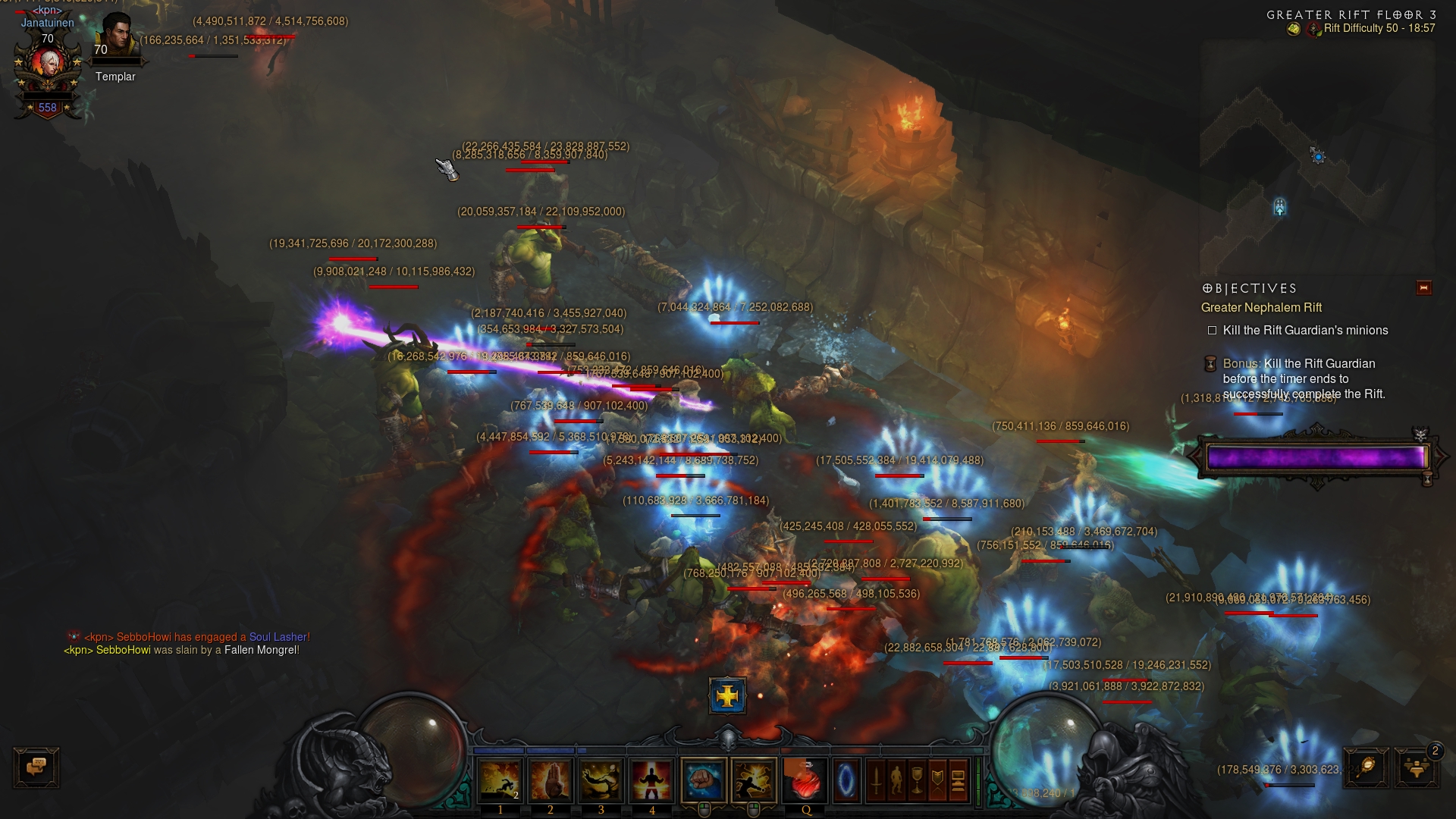Open the computer game menu button
The height and width of the screenshot is (819, 1456).
[958, 780]
